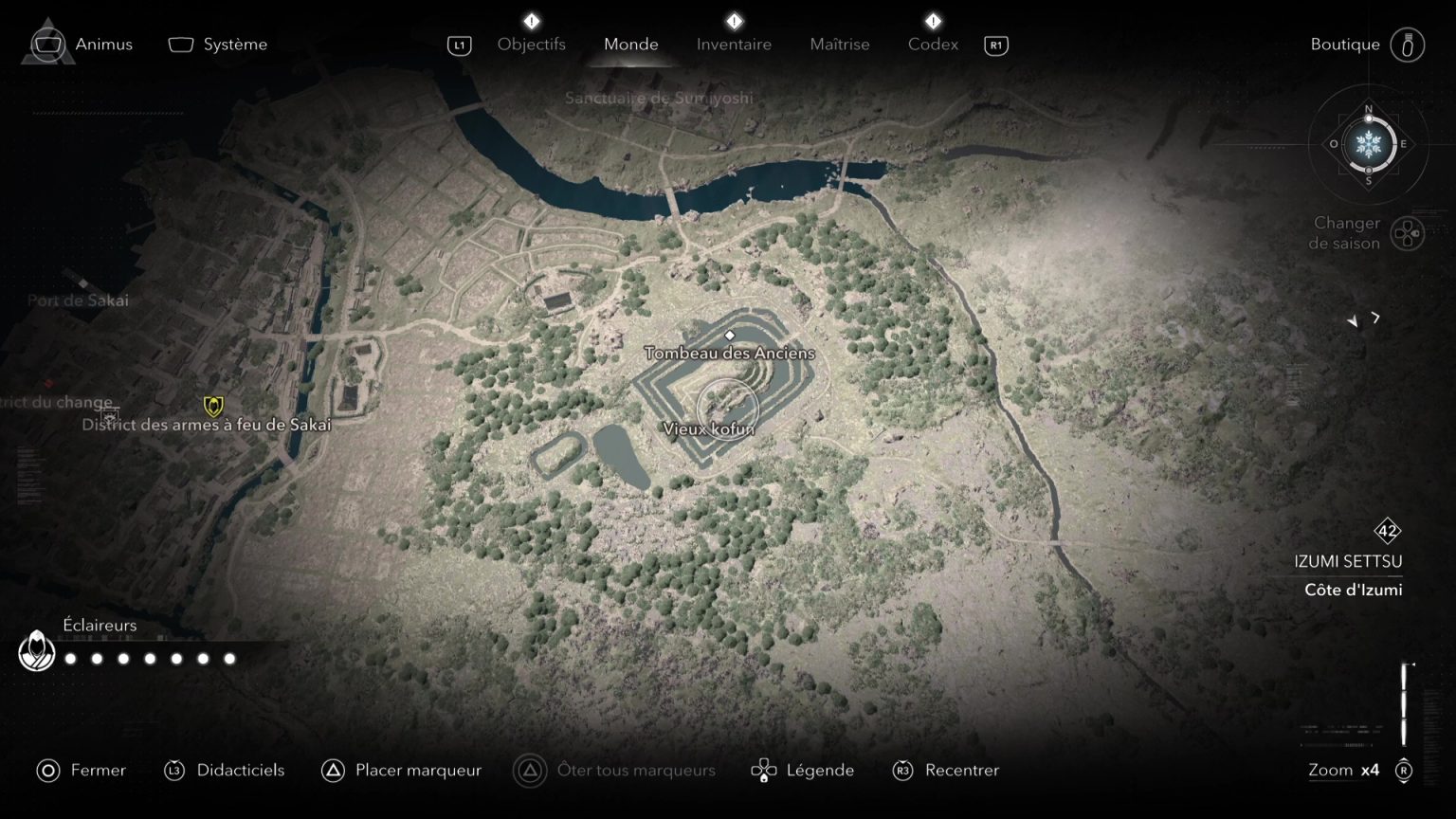Click the Tombeau des Anciens diamond marker
This screenshot has height=819, width=1456.
coord(730,334)
